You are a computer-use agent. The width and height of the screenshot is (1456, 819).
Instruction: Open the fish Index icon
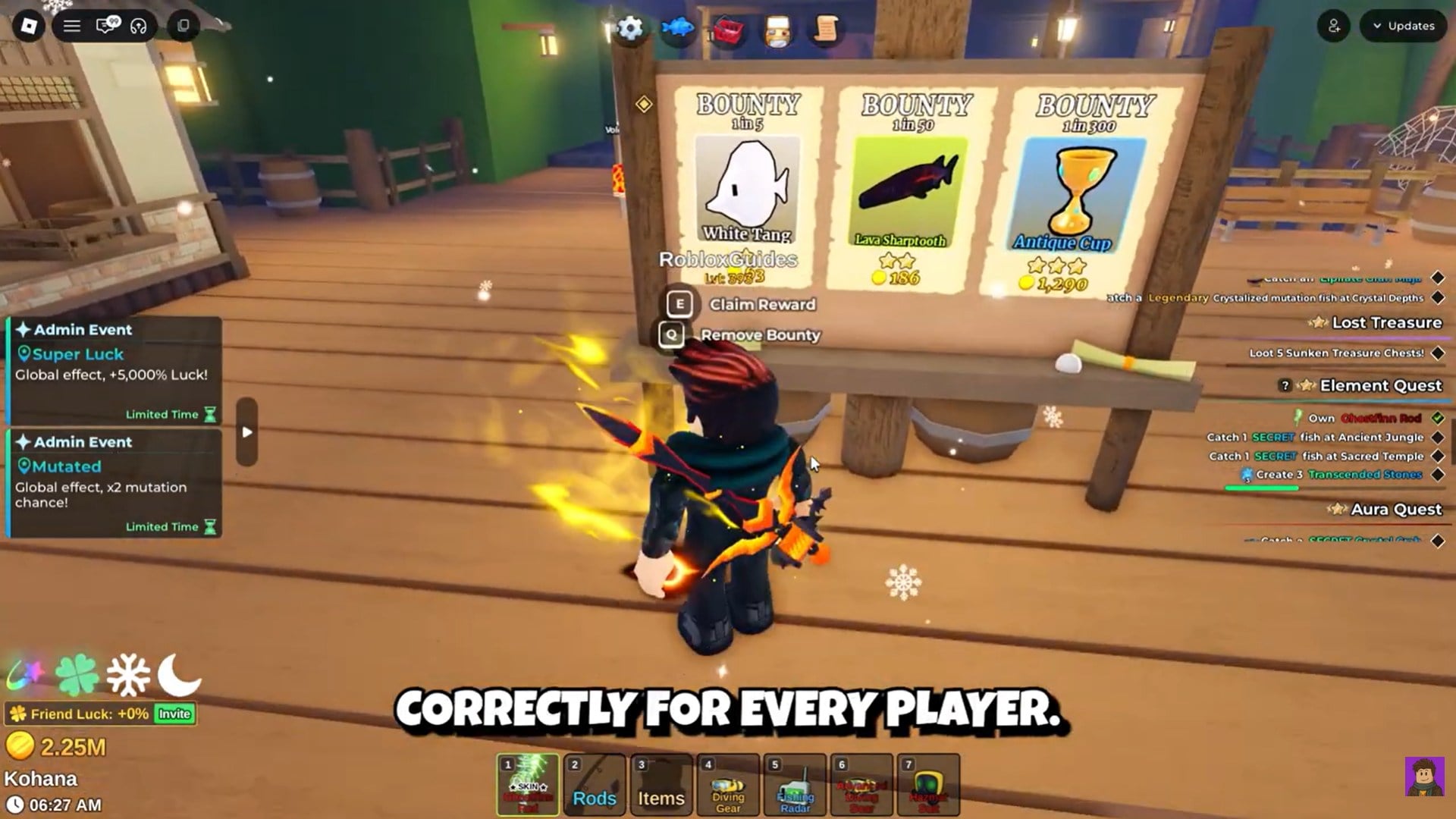coord(679,29)
